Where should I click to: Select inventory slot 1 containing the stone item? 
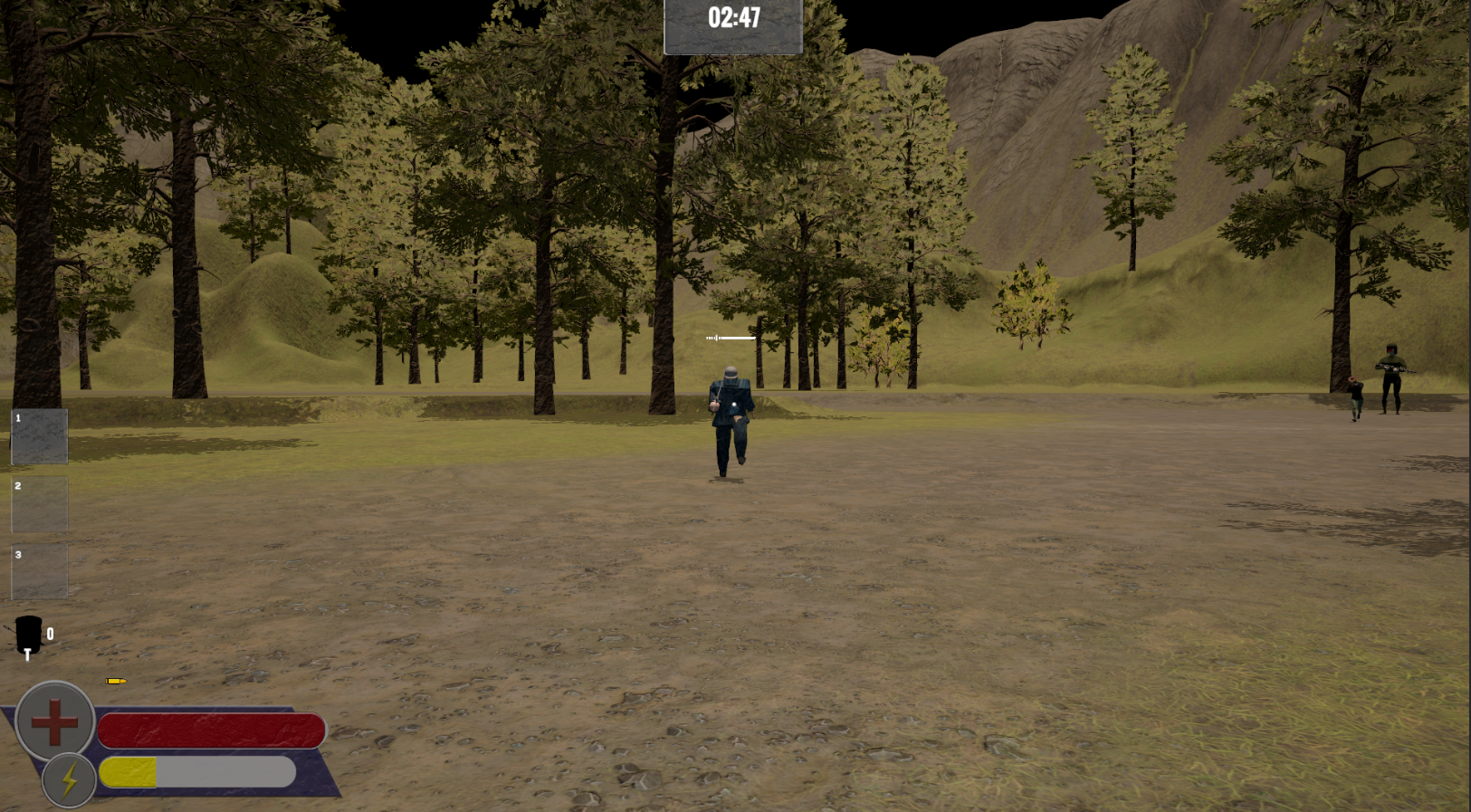[x=39, y=436]
